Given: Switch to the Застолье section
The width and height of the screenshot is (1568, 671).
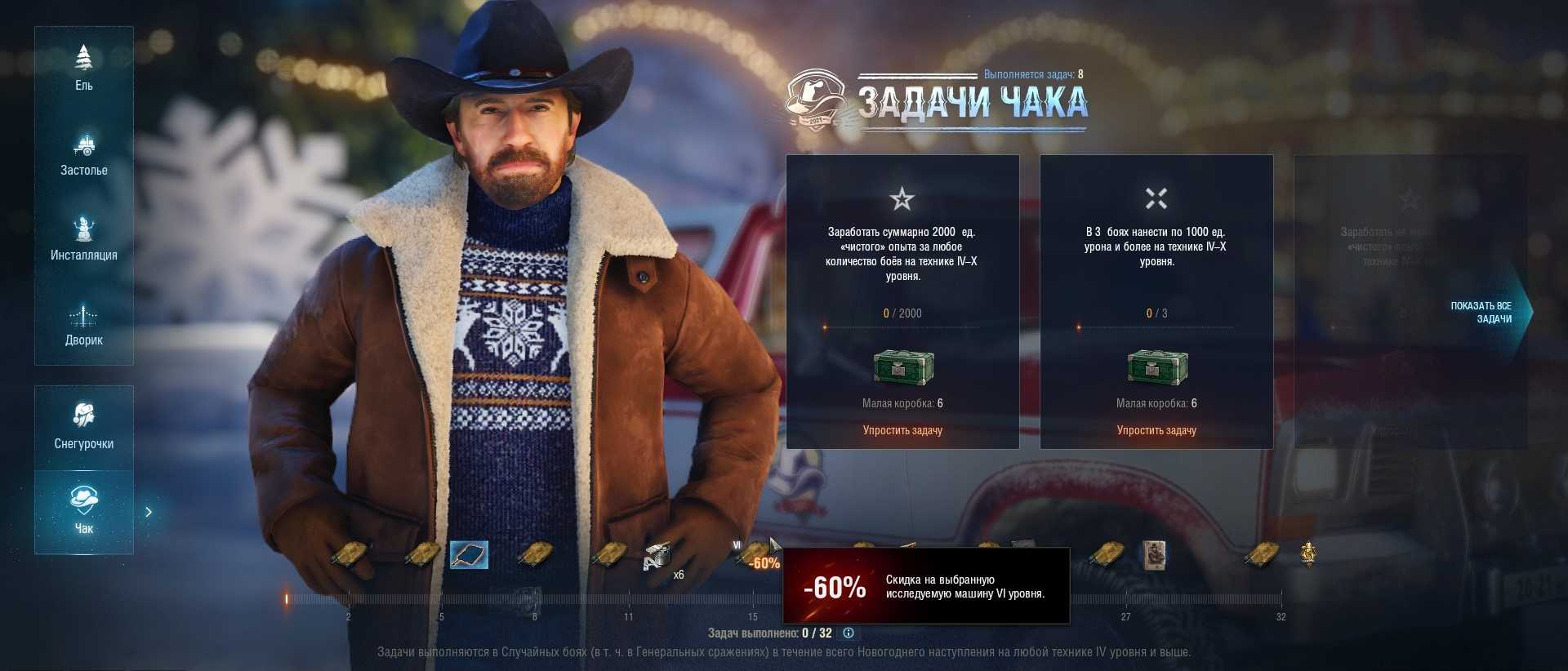Looking at the screenshot, I should pyautogui.click(x=83, y=154).
